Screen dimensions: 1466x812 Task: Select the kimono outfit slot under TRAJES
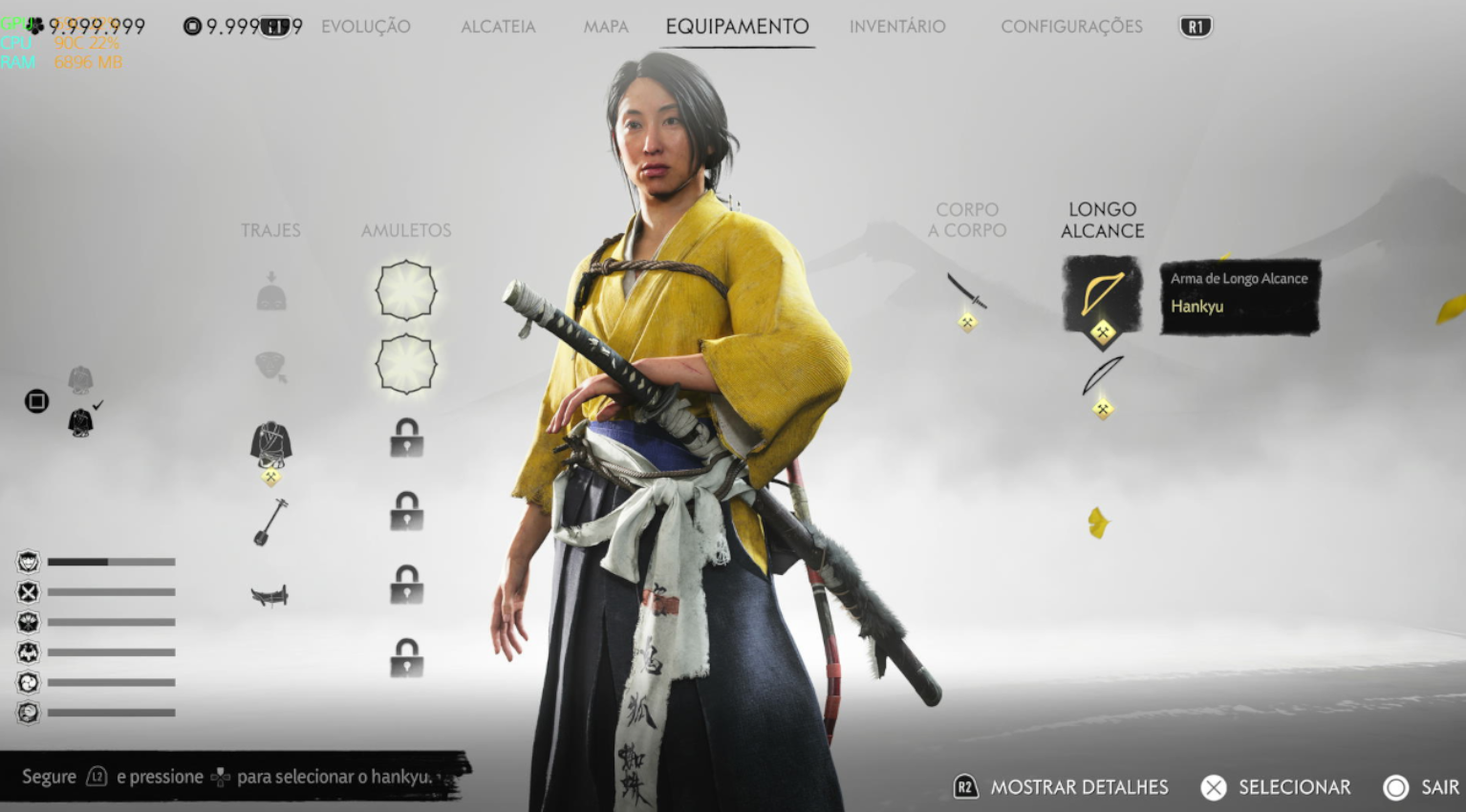[271, 443]
